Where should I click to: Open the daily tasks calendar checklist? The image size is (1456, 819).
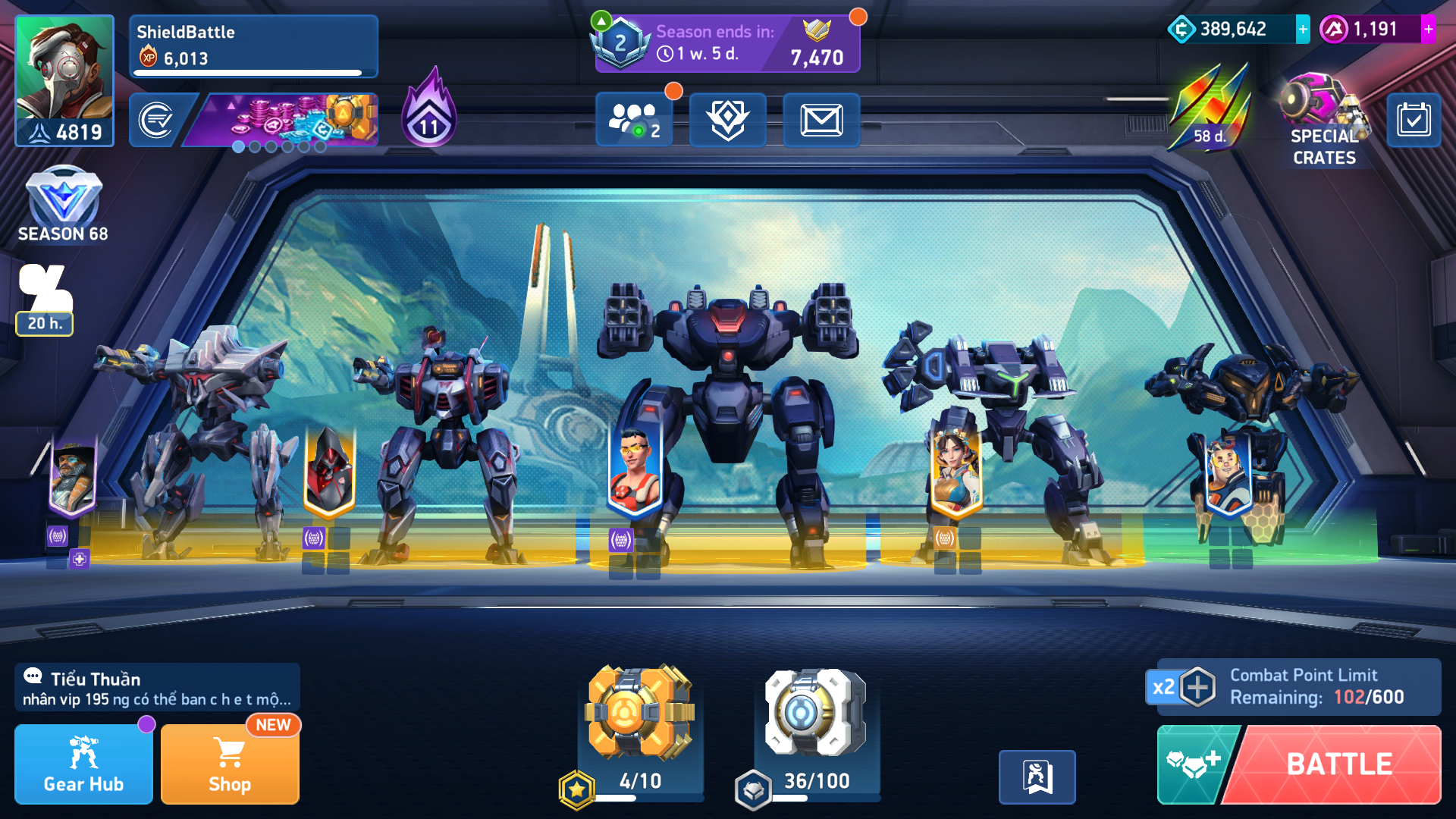coord(1414,120)
